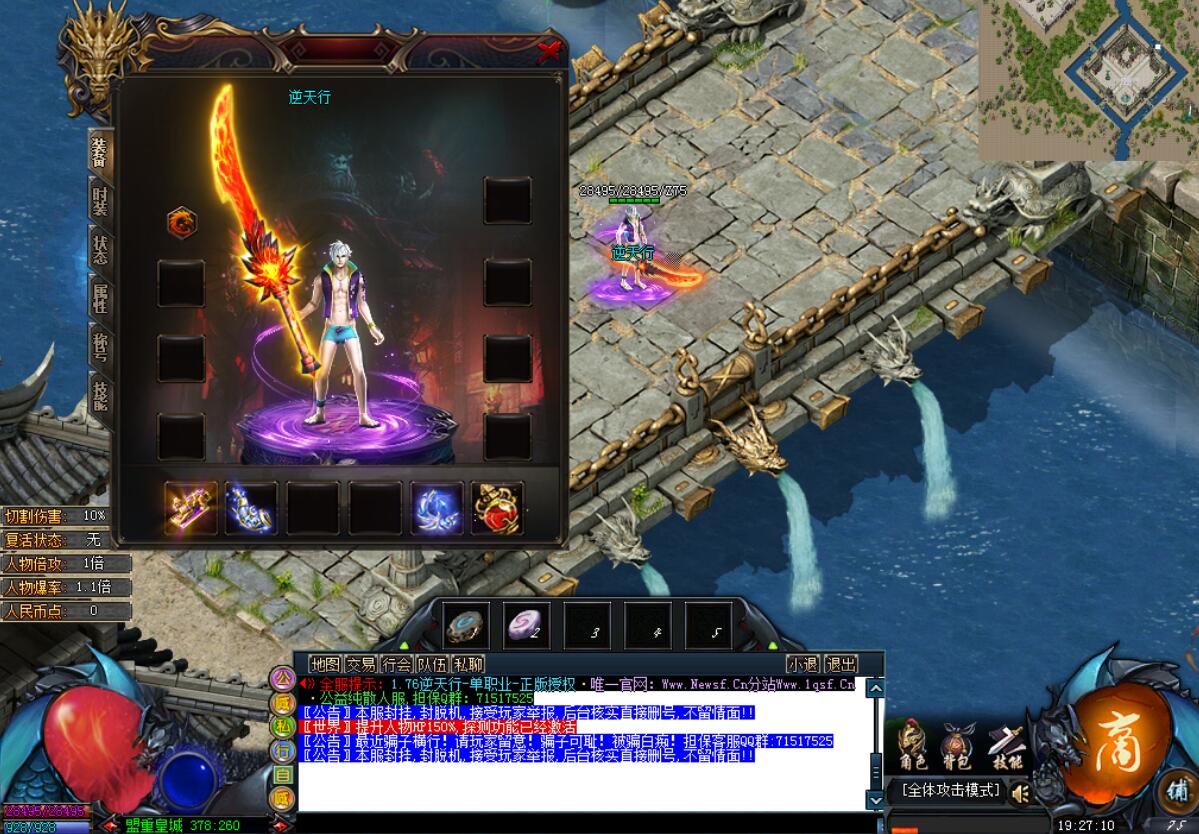Select the 称号 title tab
This screenshot has width=1199, height=834.
tap(100, 346)
